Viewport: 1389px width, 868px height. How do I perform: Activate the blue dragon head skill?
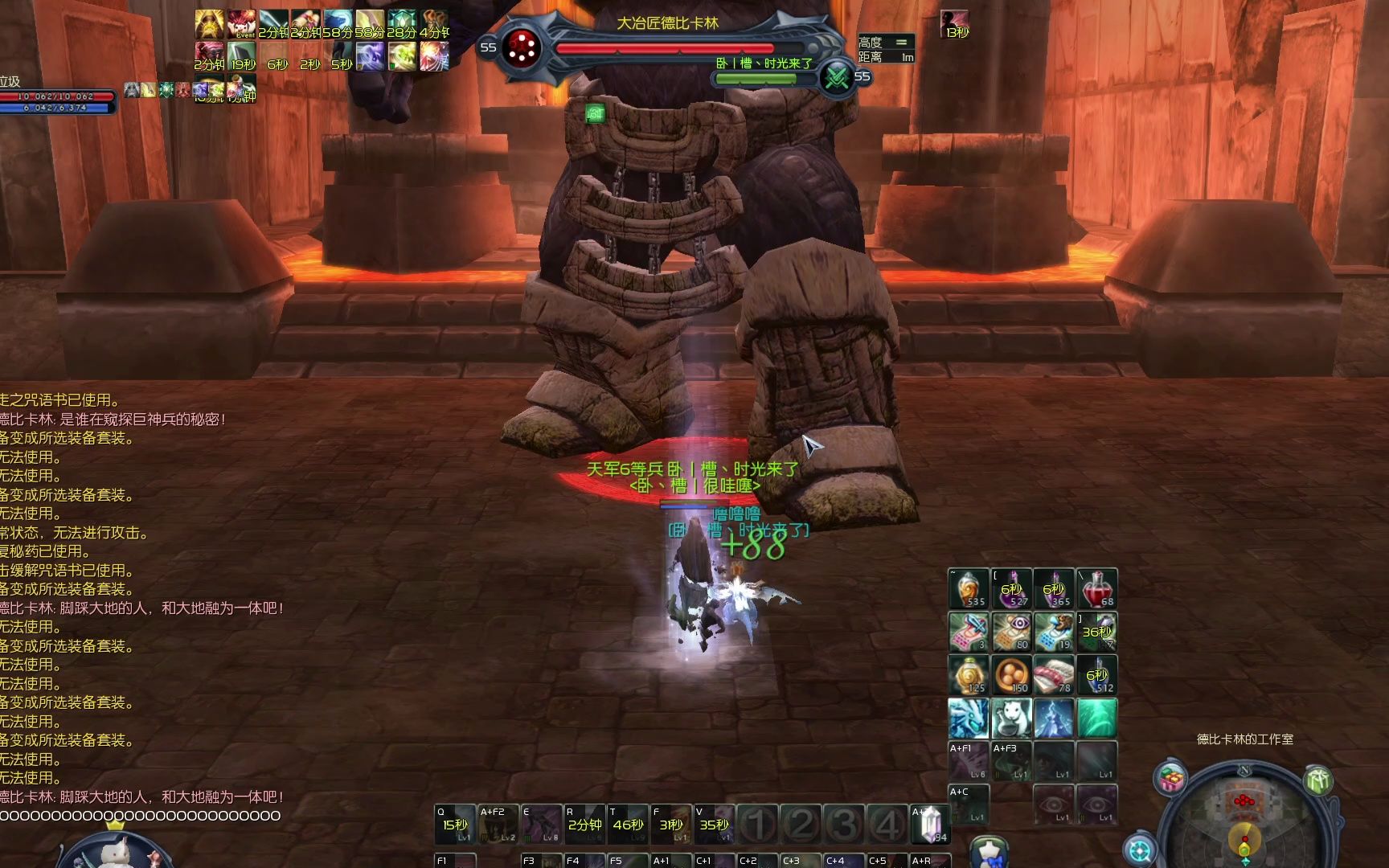tap(968, 718)
